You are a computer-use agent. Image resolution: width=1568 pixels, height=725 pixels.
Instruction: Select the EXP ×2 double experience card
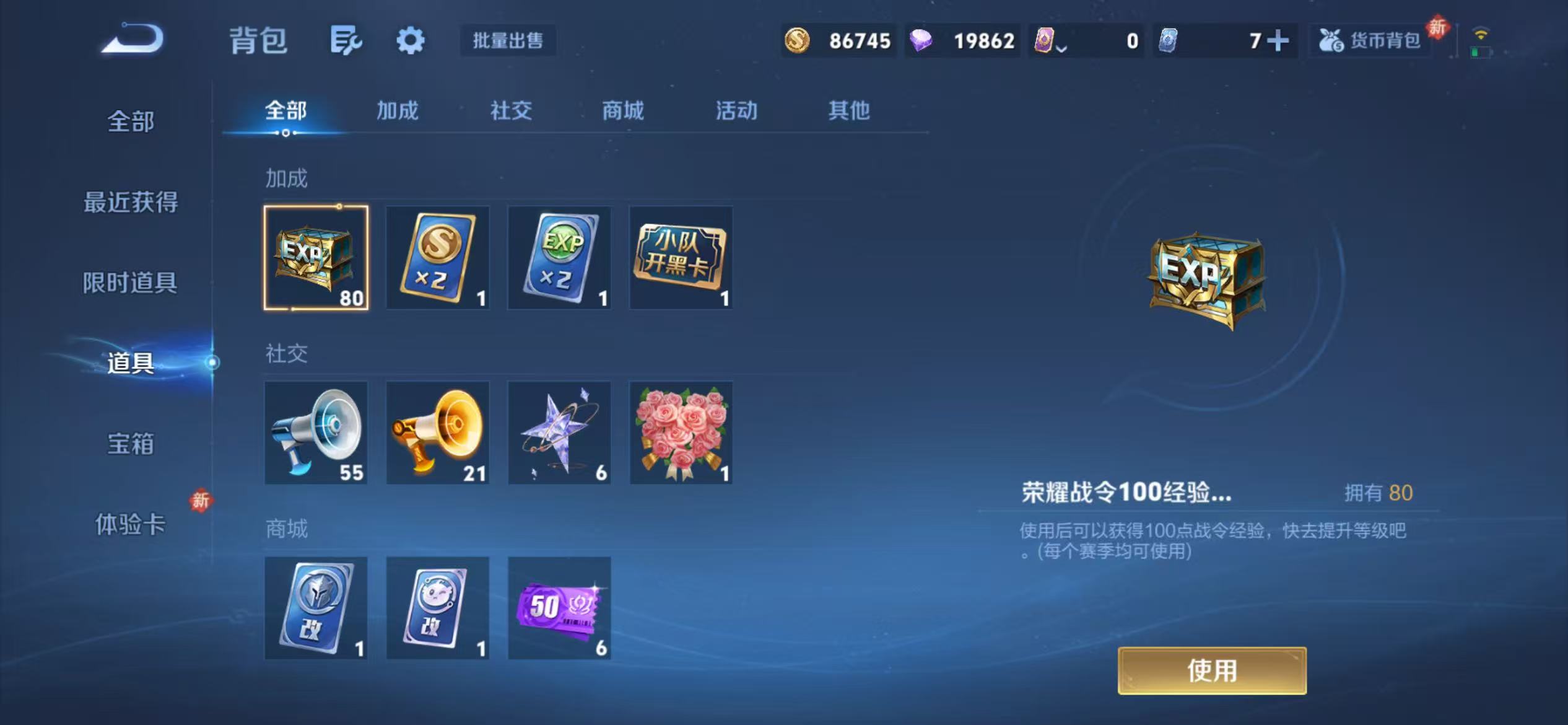(559, 257)
